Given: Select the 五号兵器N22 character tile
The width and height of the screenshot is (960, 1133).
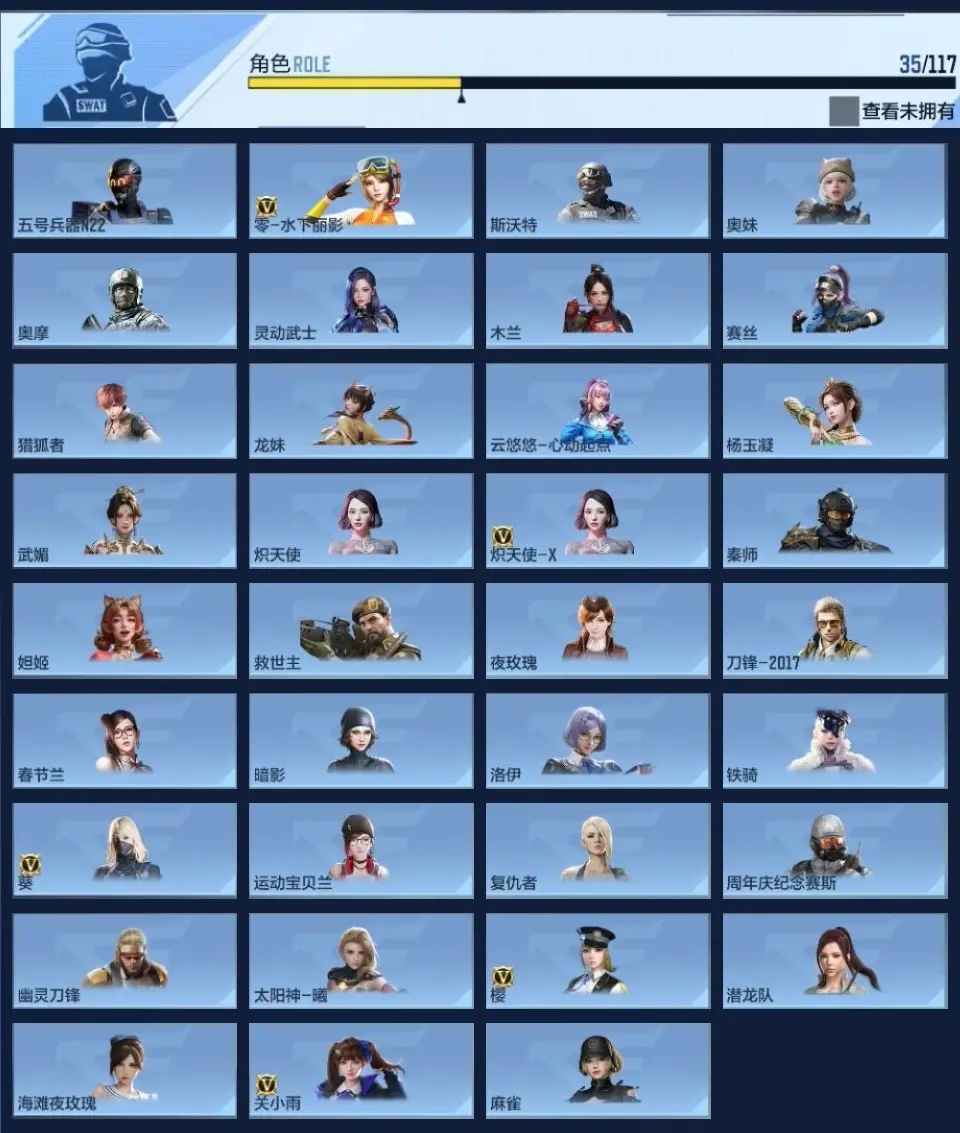Looking at the screenshot, I should (125, 191).
